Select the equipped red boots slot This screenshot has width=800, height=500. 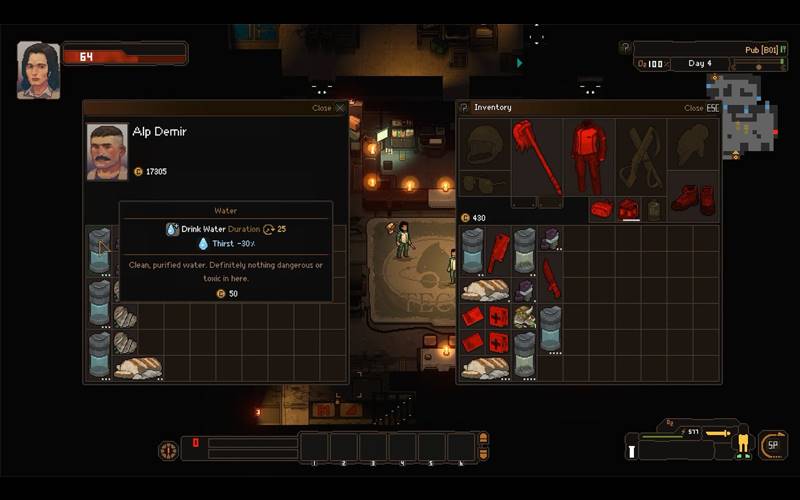tap(693, 197)
